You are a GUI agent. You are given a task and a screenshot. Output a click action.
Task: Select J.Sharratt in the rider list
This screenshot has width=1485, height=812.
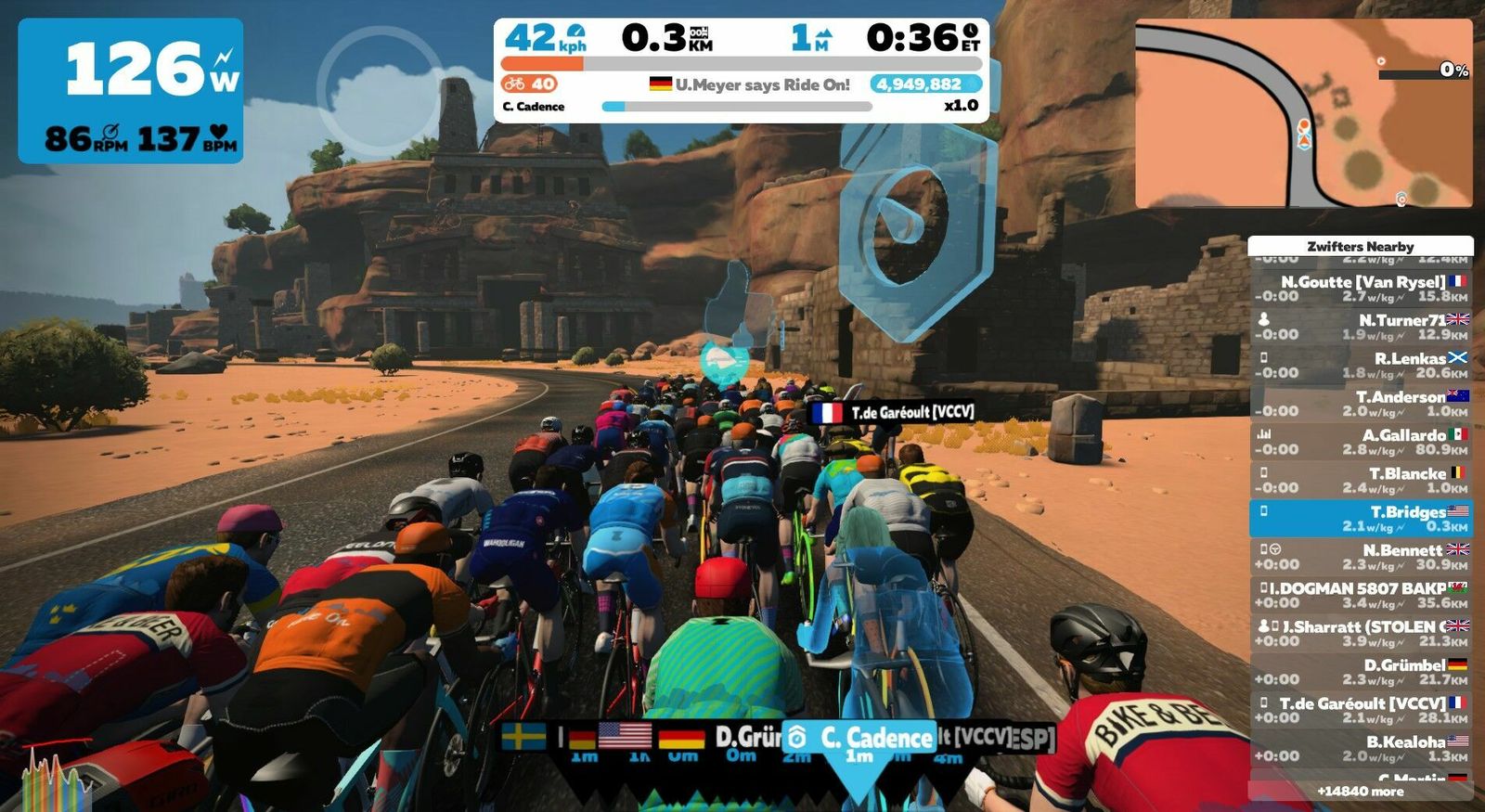point(1361,633)
